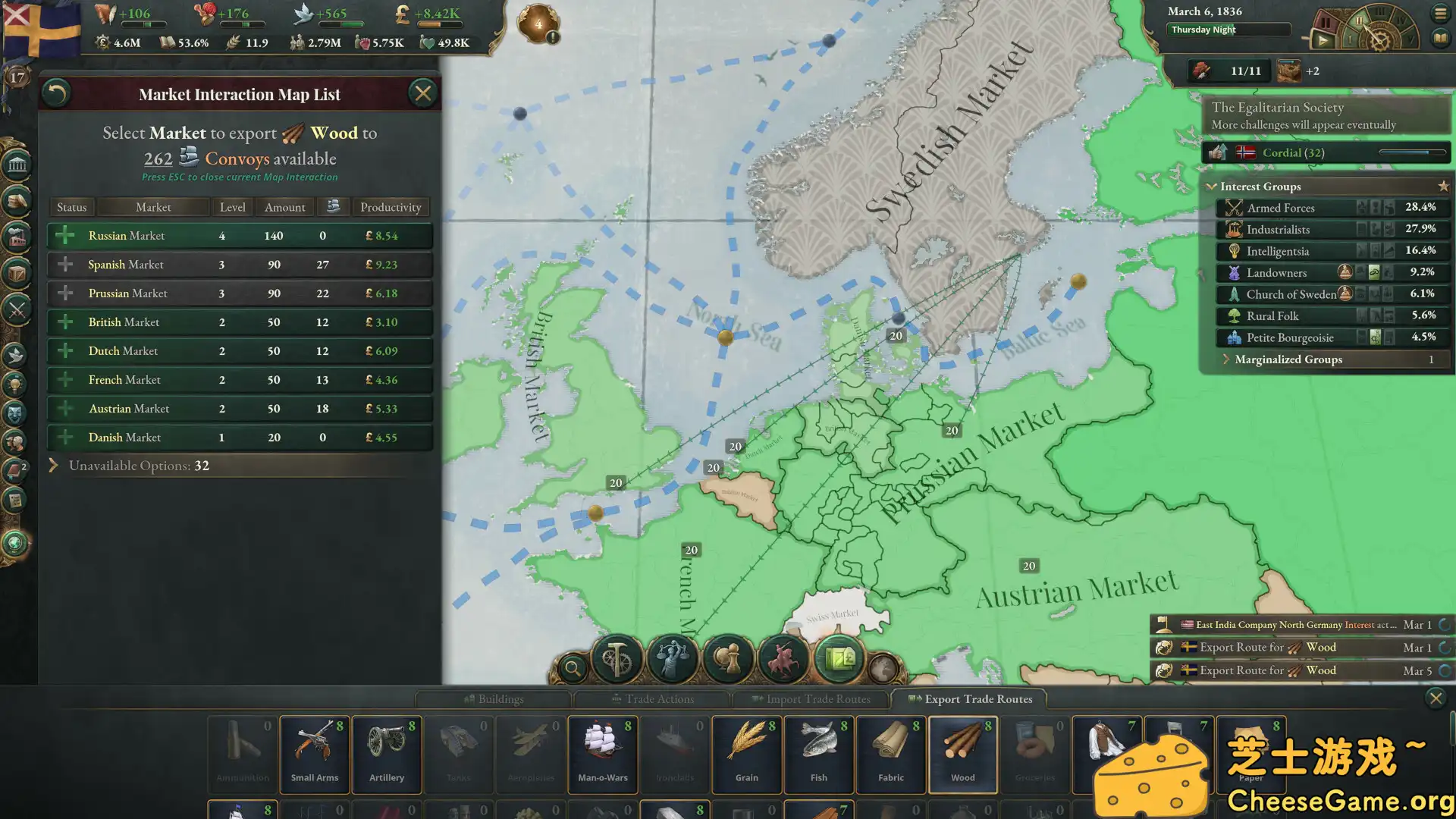Image resolution: width=1456 pixels, height=819 pixels.
Task: Add export route to the Dutch Market
Action: [x=64, y=350]
